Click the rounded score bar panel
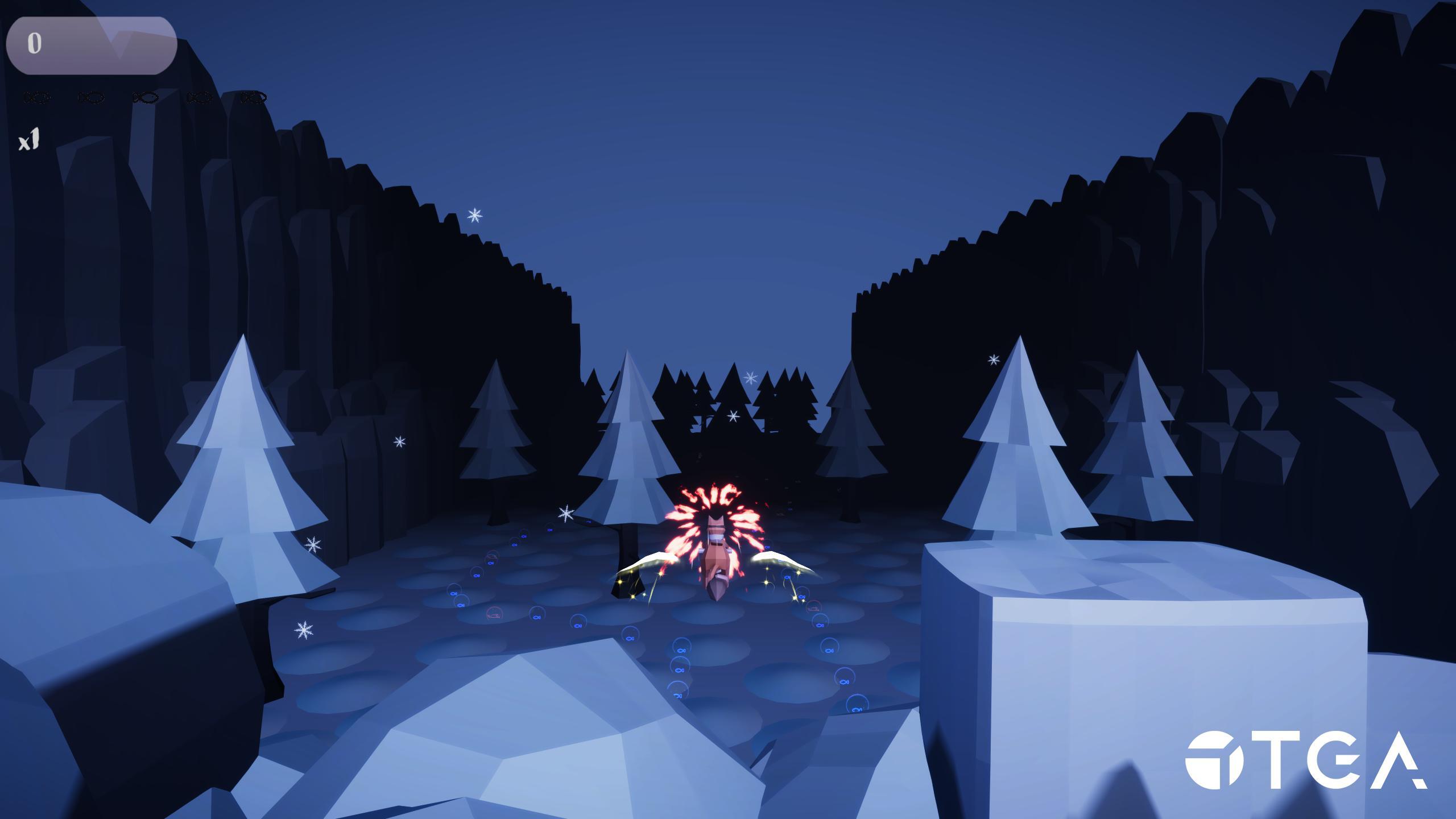Image resolution: width=1456 pixels, height=819 pixels. (x=91, y=45)
